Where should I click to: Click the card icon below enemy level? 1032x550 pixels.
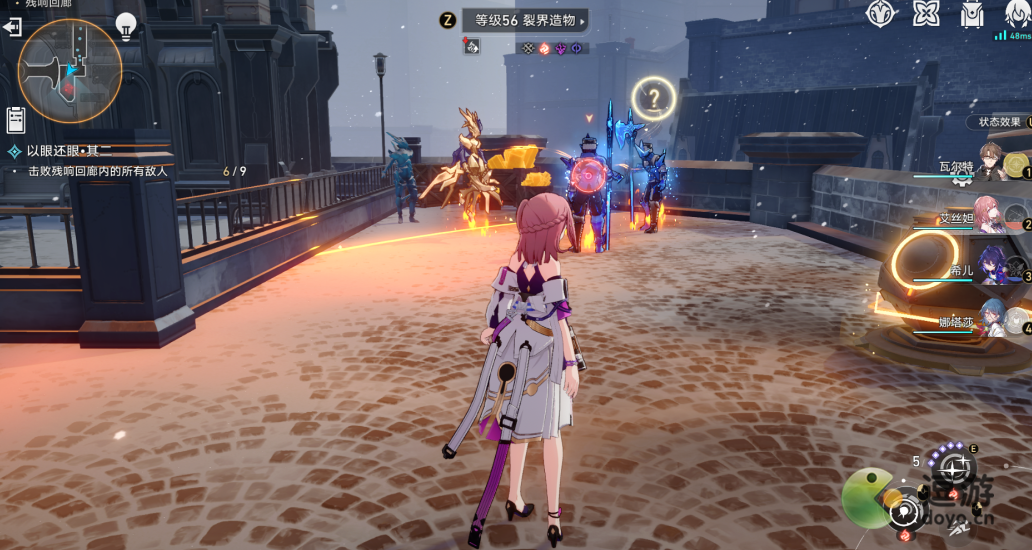coord(471,46)
